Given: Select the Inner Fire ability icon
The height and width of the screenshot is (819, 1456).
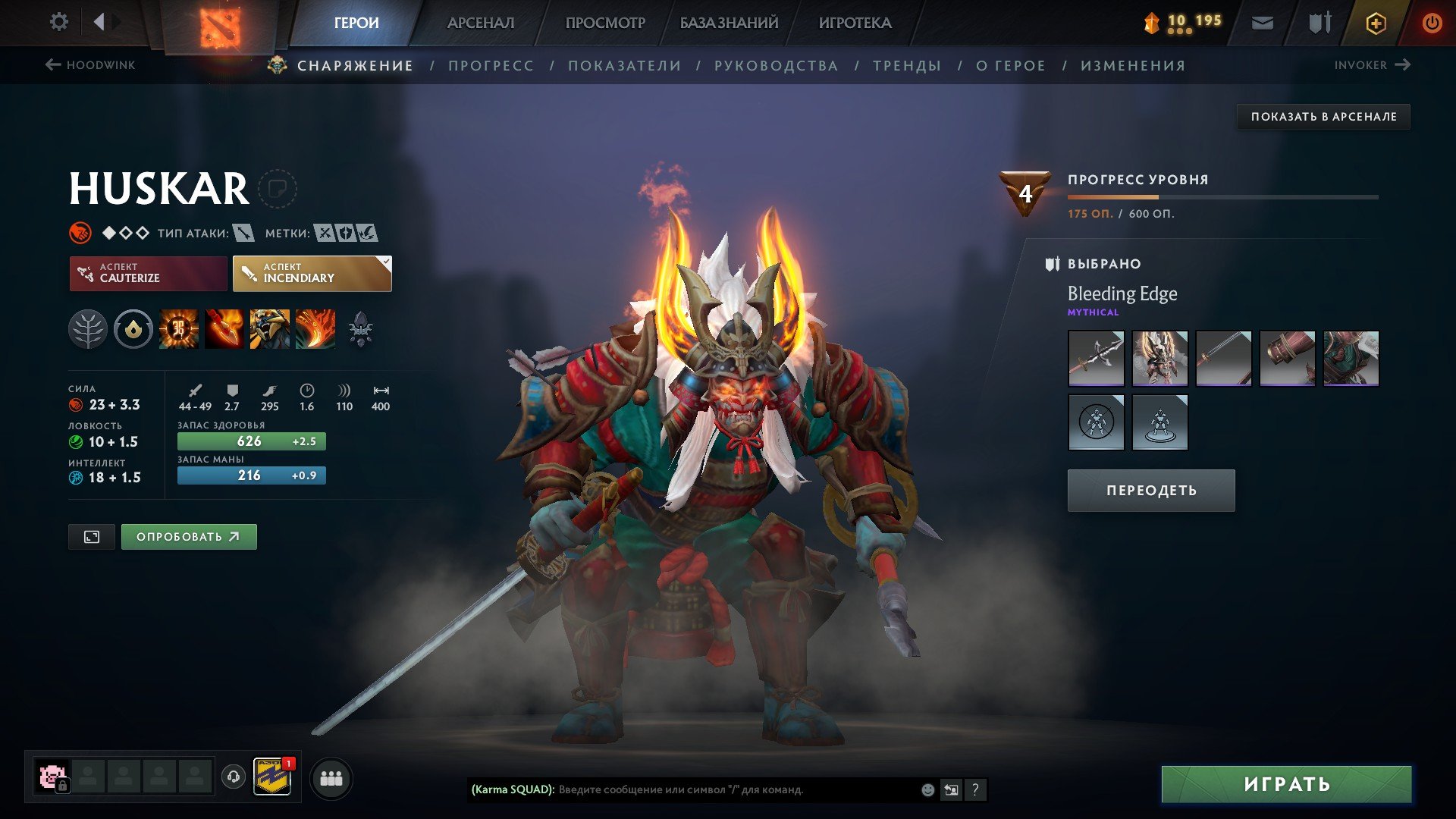Looking at the screenshot, I should click(178, 329).
